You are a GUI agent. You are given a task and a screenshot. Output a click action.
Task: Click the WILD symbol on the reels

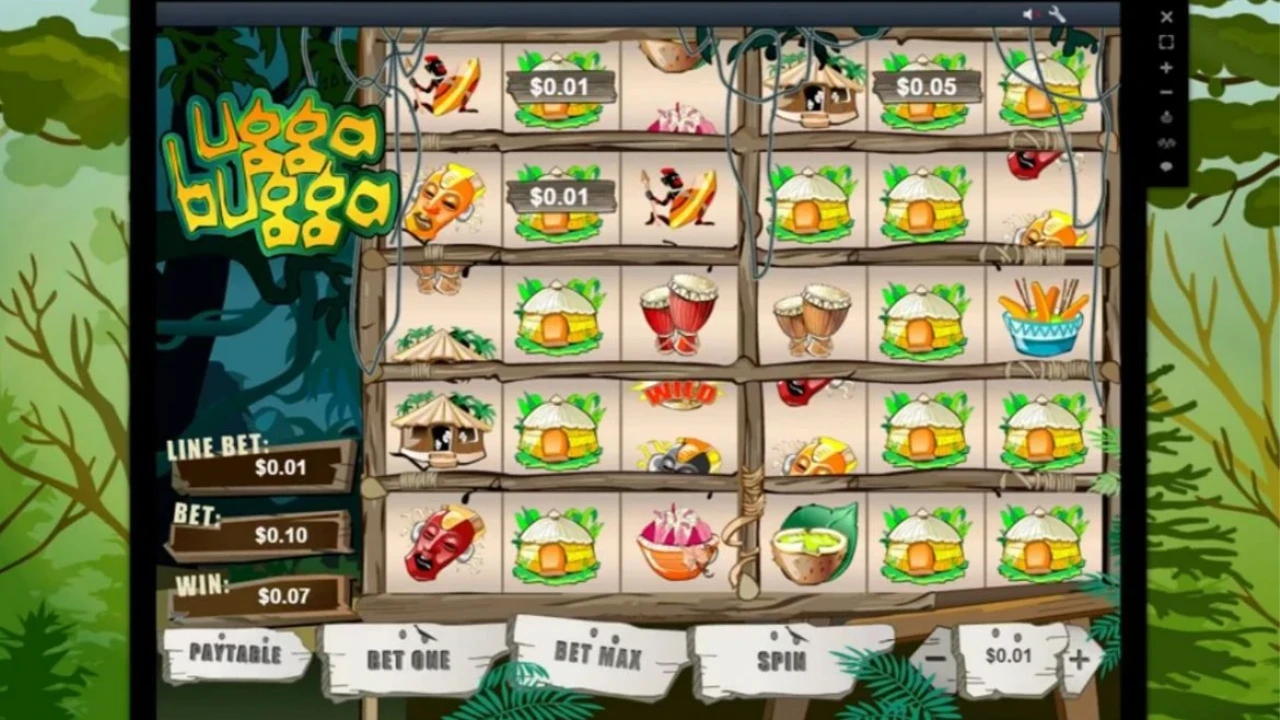678,392
